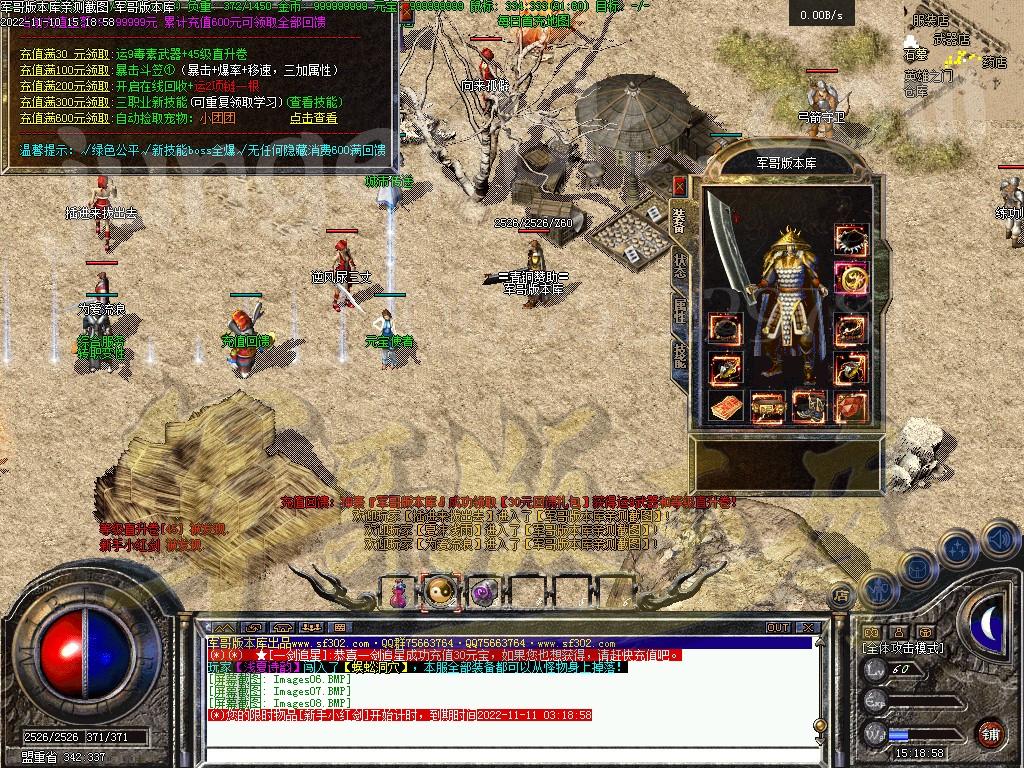
Task: Select the yin-yang item in the hotbar
Action: click(439, 593)
